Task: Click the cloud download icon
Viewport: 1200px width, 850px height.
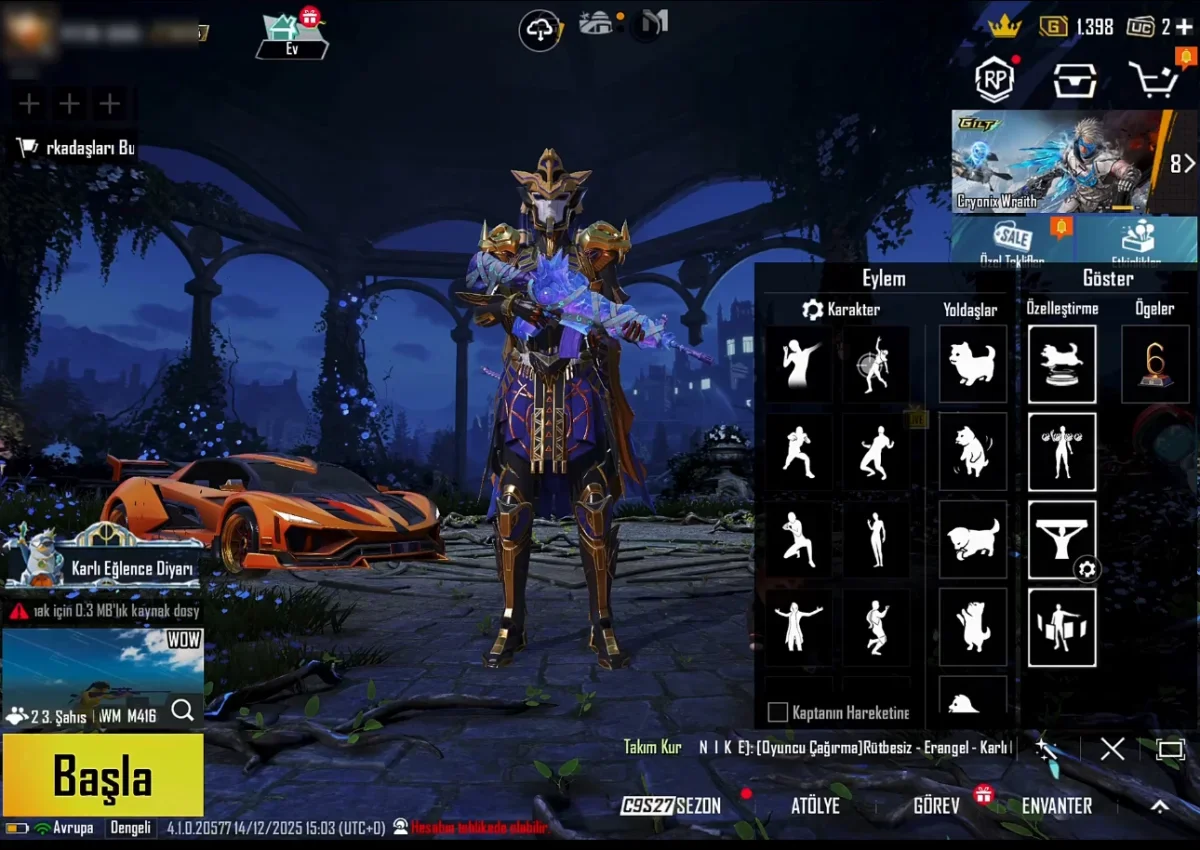Action: (x=540, y=31)
